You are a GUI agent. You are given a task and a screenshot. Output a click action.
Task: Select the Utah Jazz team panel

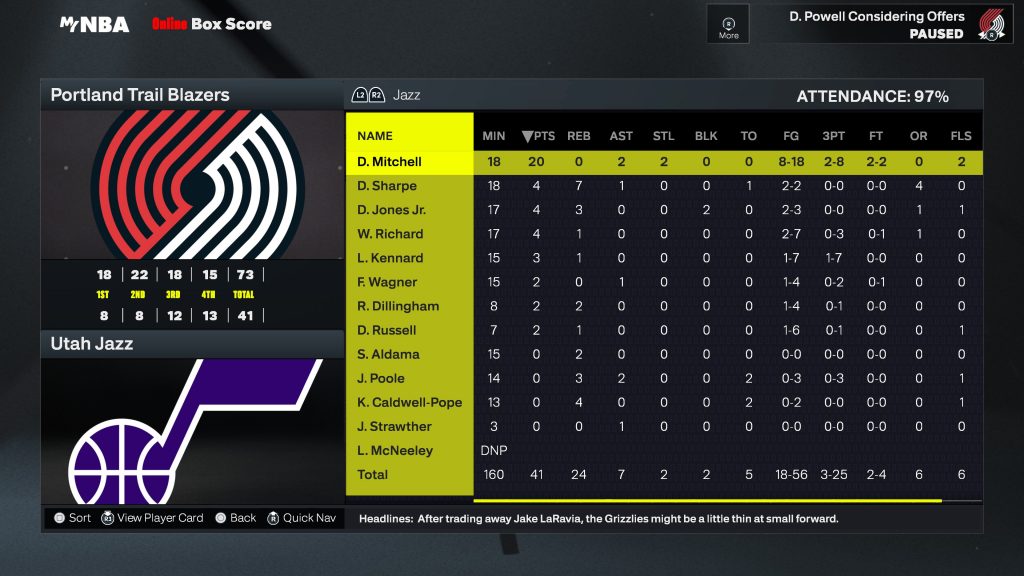pos(92,344)
